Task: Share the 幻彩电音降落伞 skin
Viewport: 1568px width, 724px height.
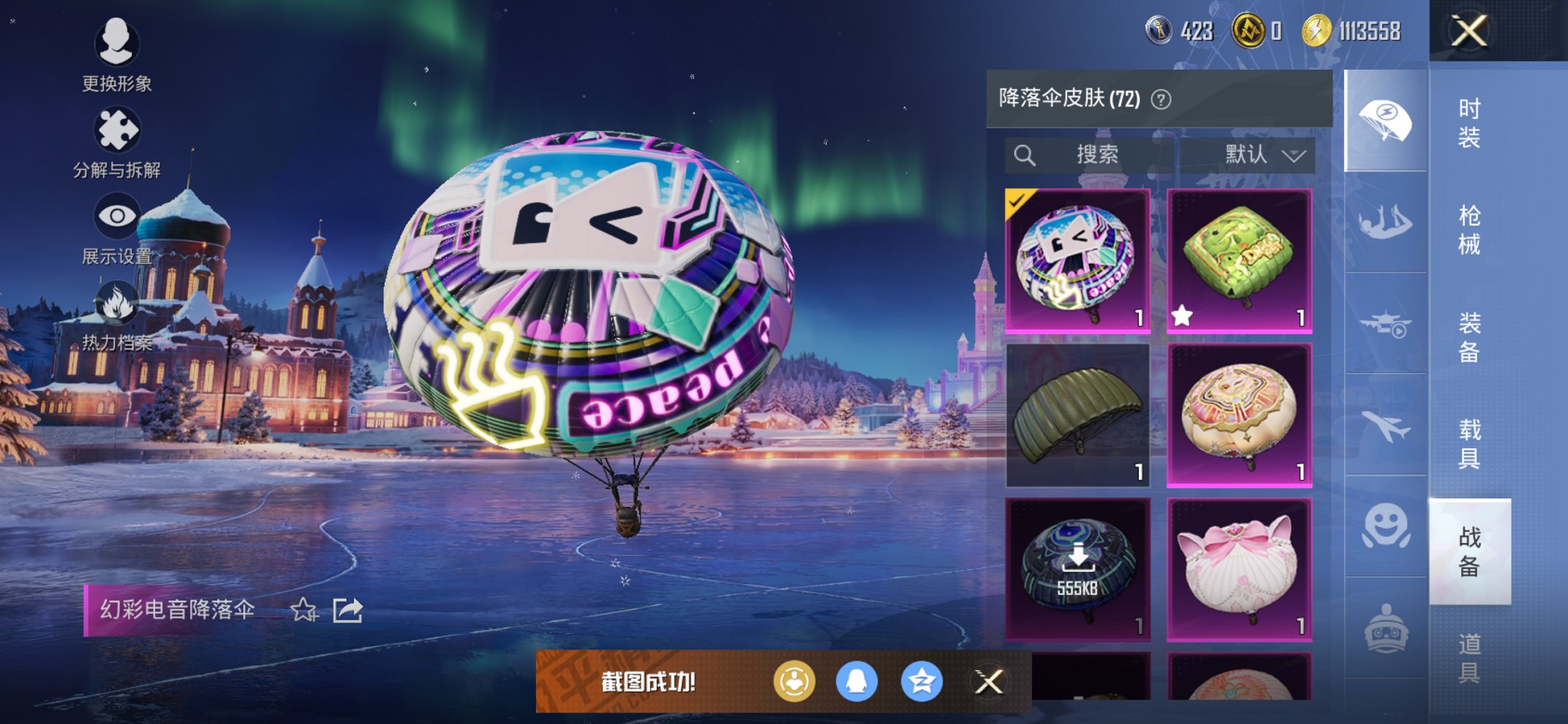Action: (348, 610)
